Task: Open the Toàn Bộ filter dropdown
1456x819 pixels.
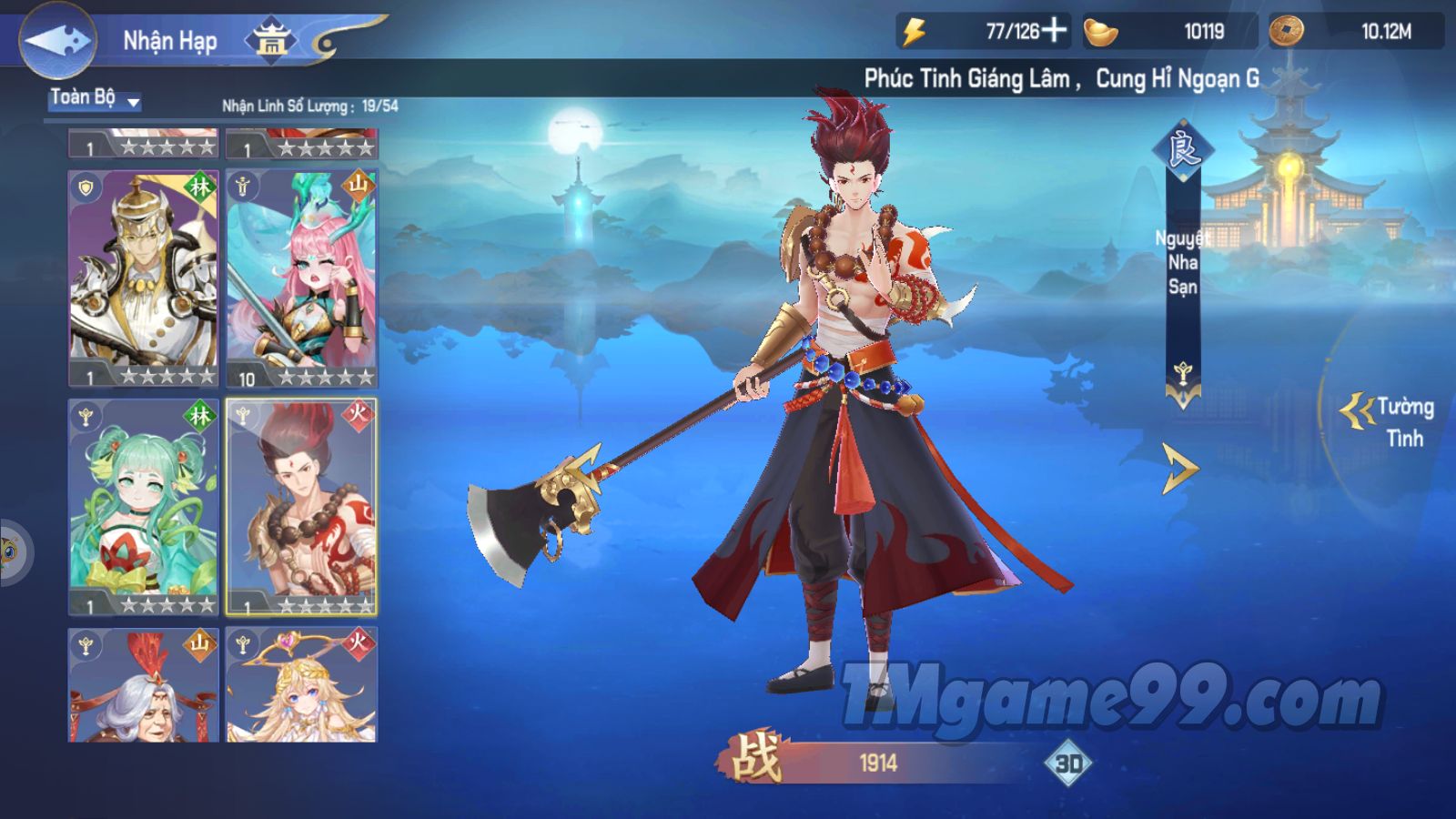Action: tap(95, 99)
